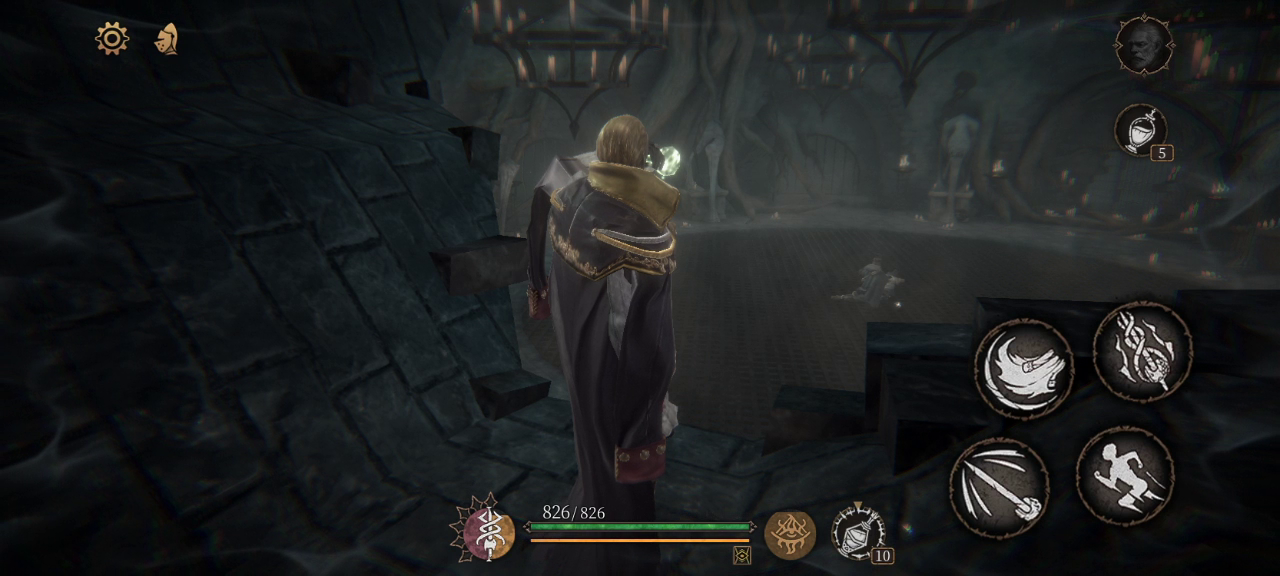The width and height of the screenshot is (1280, 576).
Task: Use the round flask potion with 5 charges
Action: point(1140,130)
